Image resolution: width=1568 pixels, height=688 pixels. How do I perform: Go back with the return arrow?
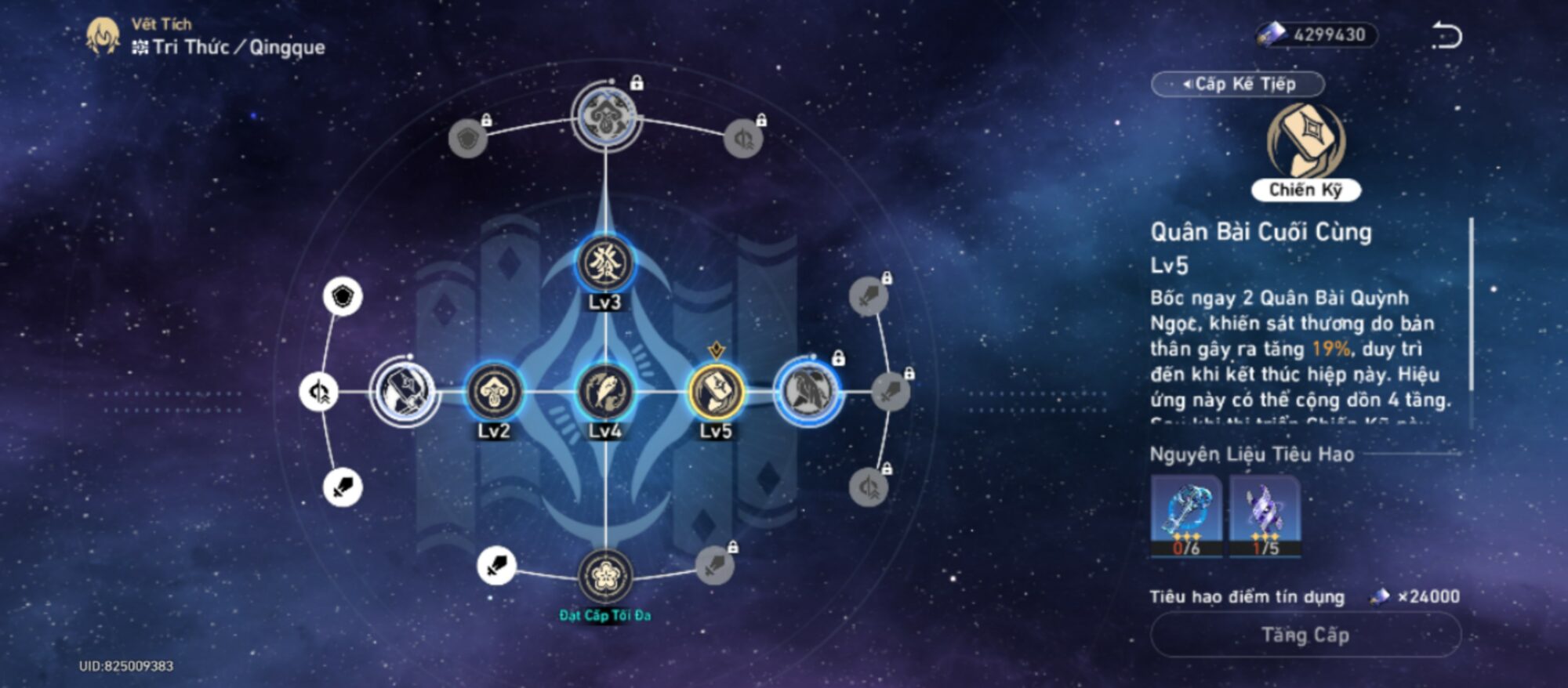point(1446,36)
